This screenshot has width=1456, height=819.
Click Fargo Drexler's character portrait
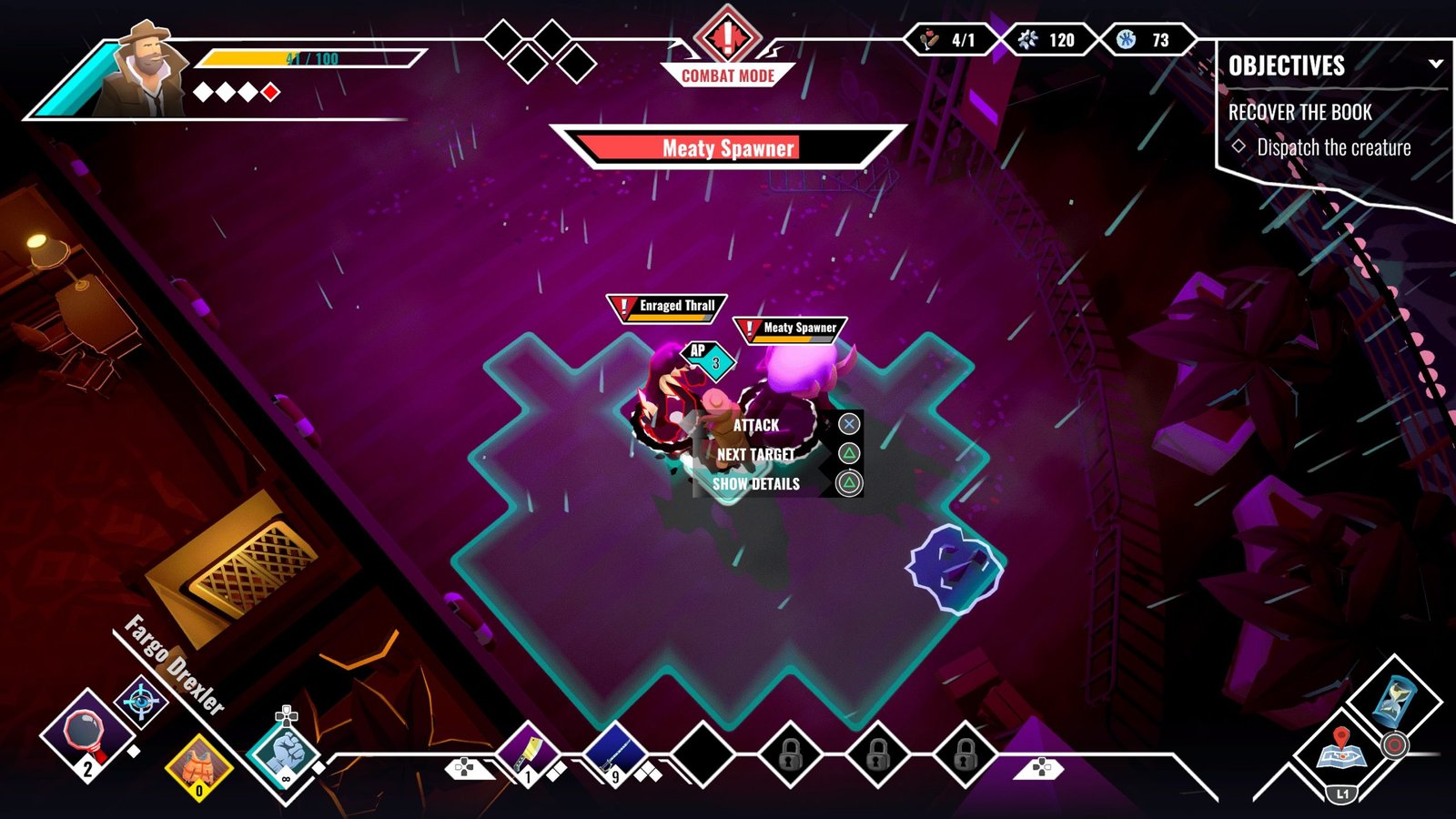[144, 71]
